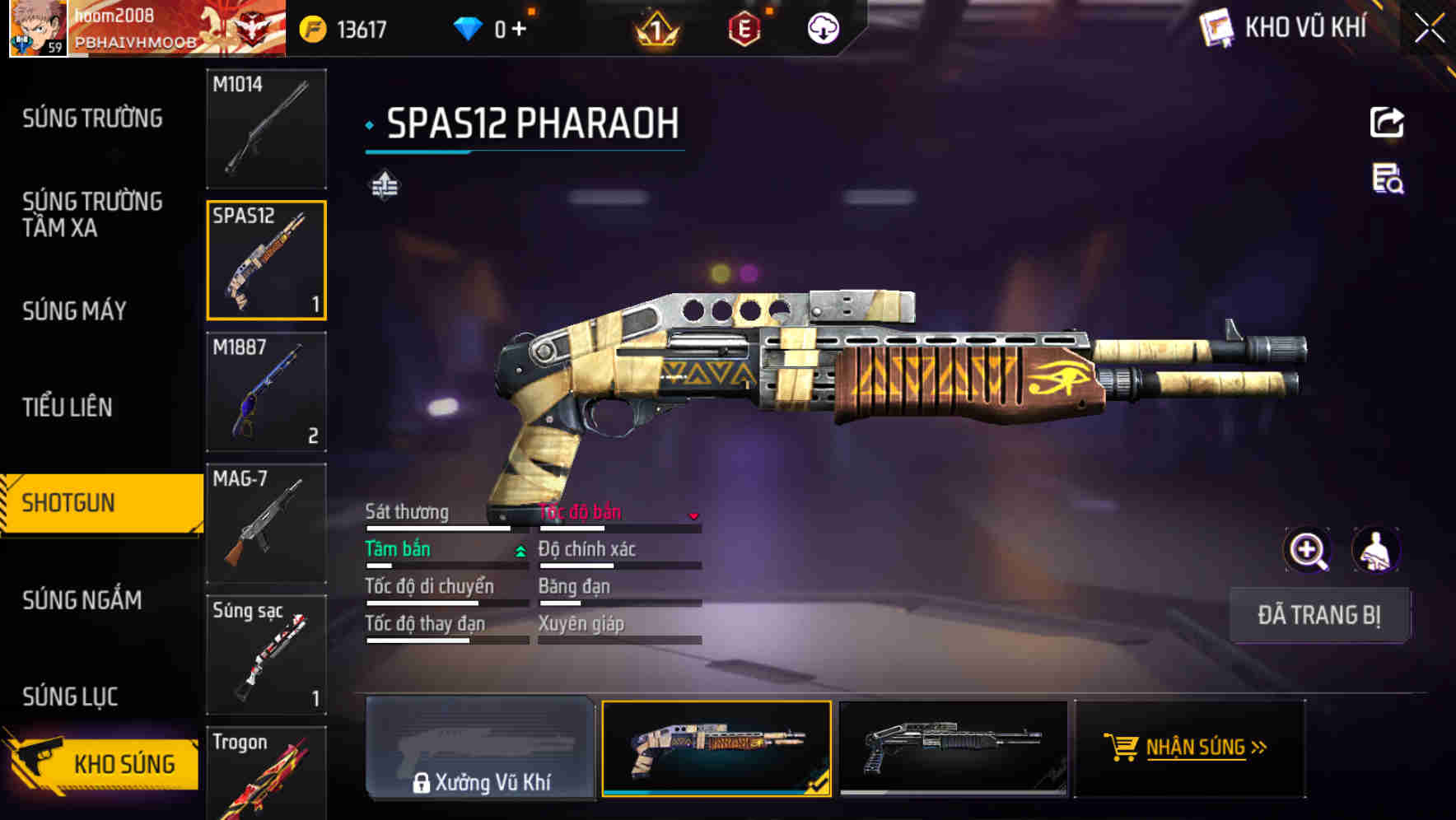Switch to Súng Trường category
Viewport: 1456px width, 820px height.
click(92, 119)
